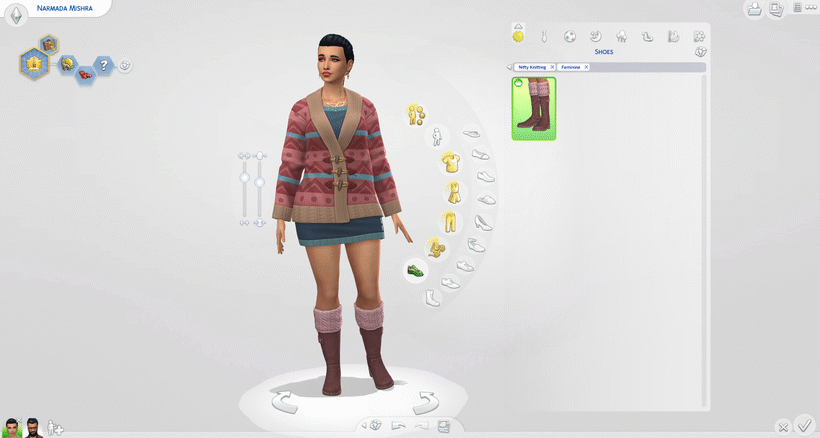Open the sleepwear moon outfit category
The image size is (820, 438).
(596, 37)
